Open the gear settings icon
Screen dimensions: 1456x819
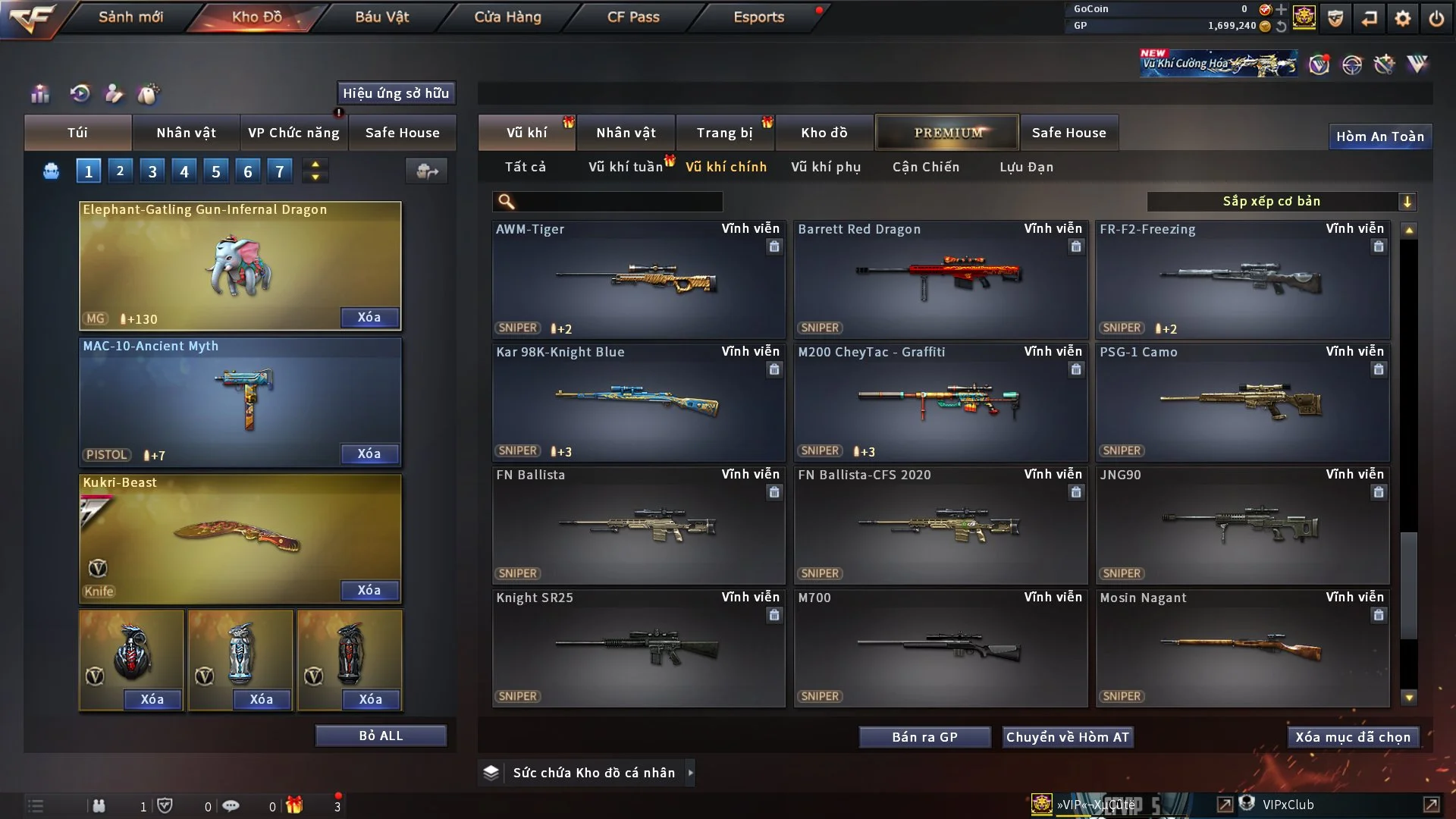pyautogui.click(x=1402, y=18)
